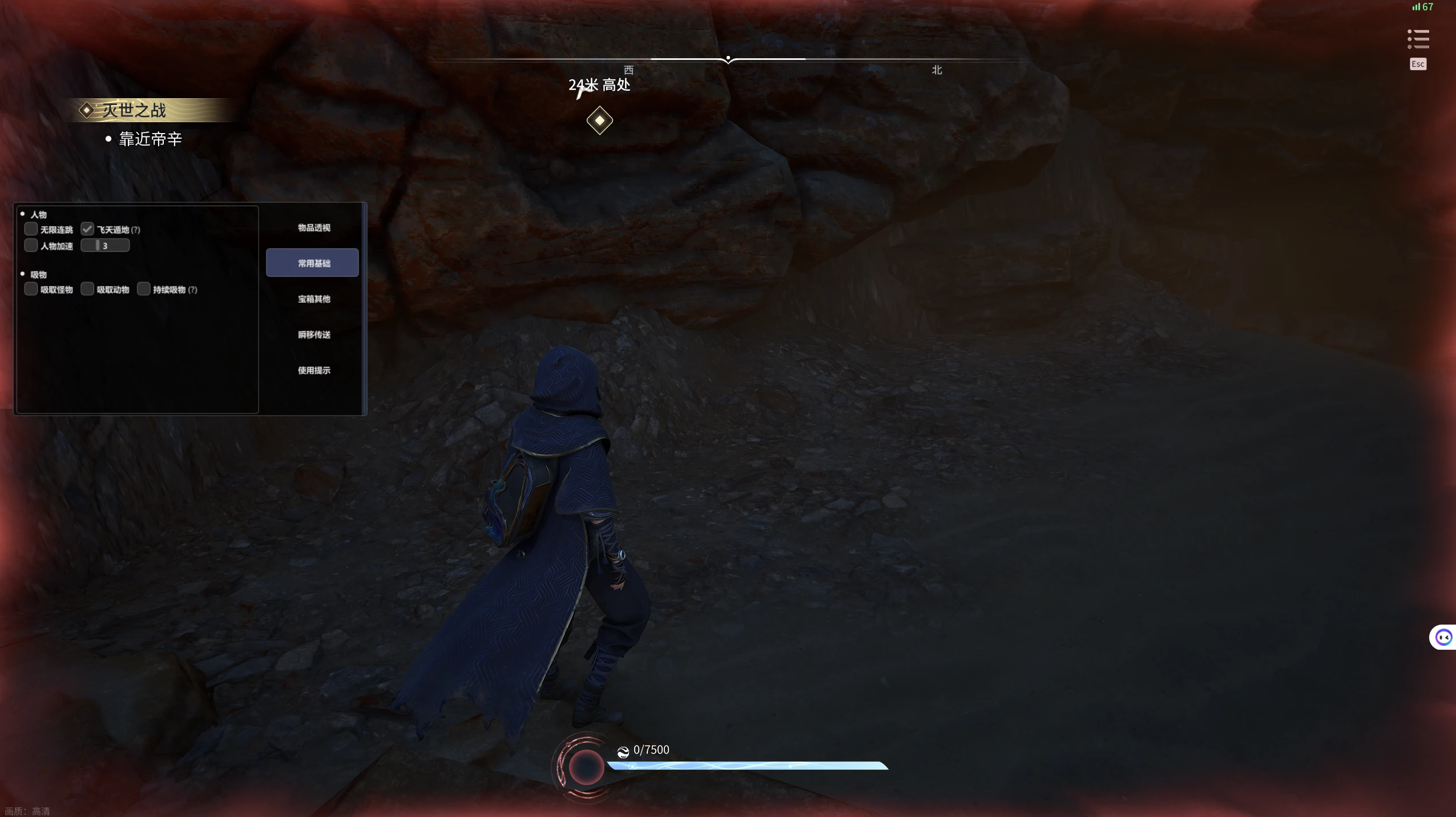The width and height of the screenshot is (1456, 817).
Task: Turn on 持续吸物 continuous absorb checkbox
Action: (x=144, y=289)
